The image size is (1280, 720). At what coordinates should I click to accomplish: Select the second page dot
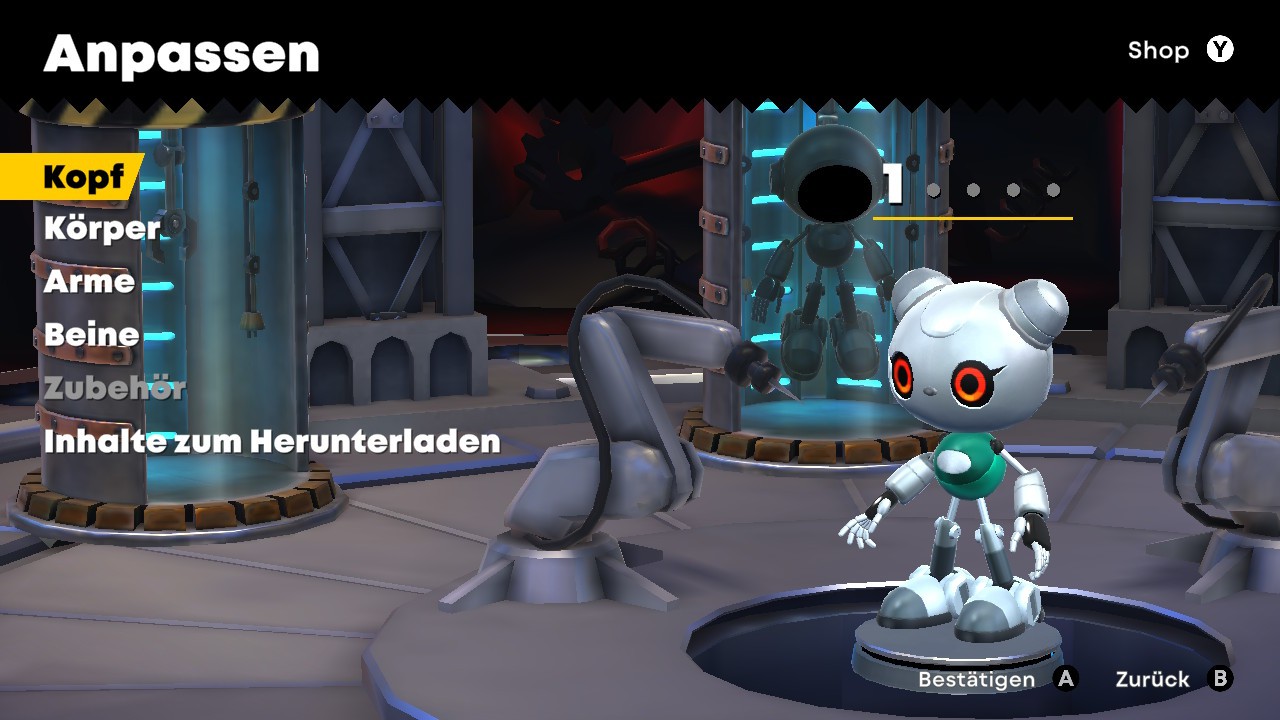973,190
